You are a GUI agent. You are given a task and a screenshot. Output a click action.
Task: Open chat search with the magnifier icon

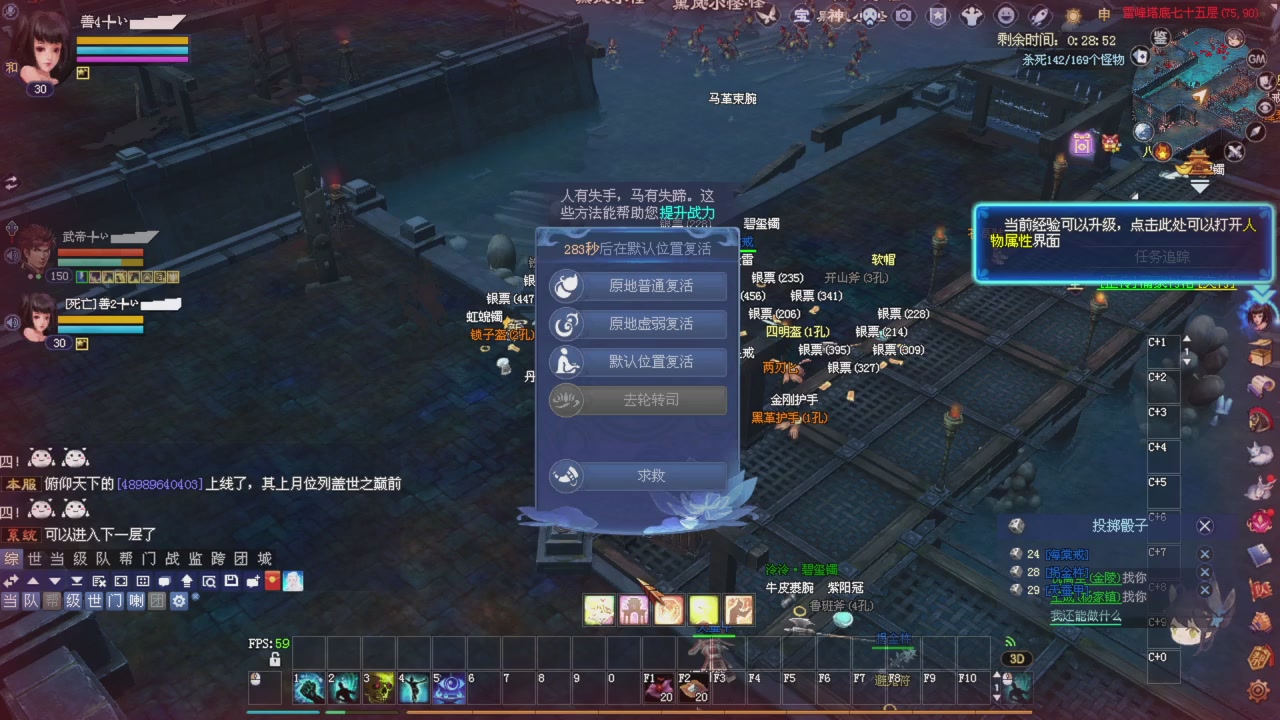pos(210,581)
